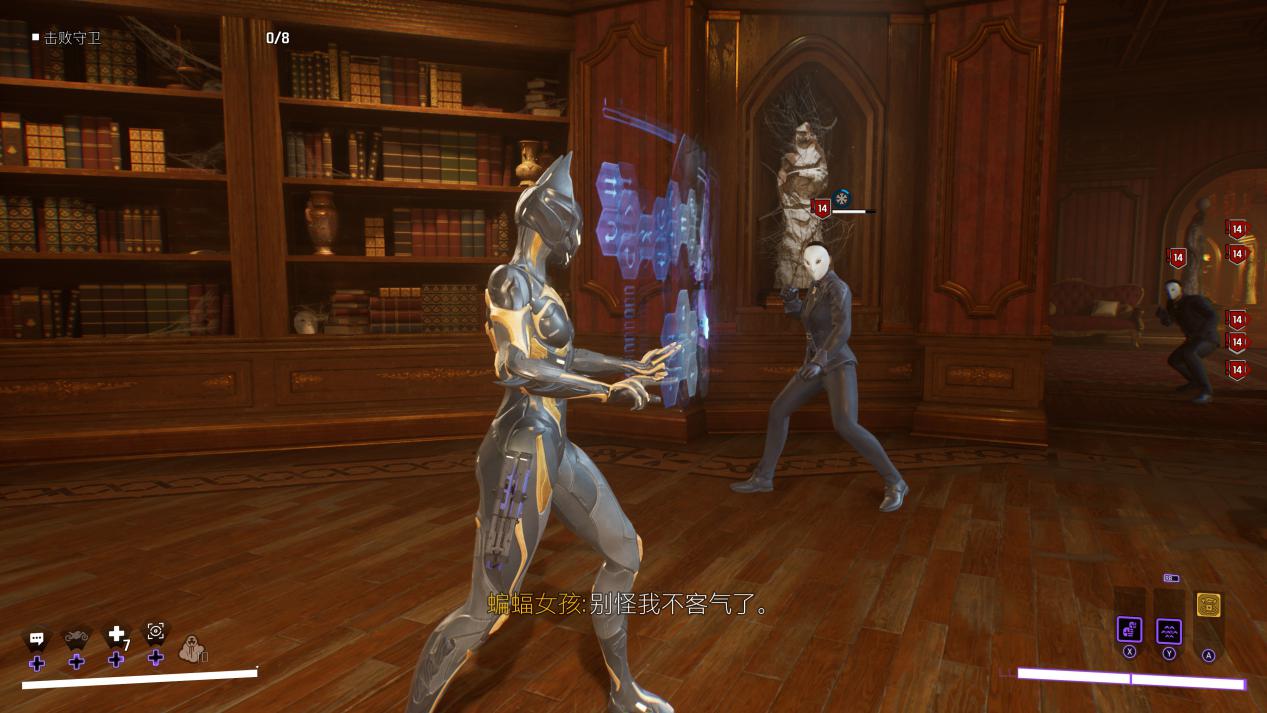Select the speech bubble emote icon
Image resolution: width=1267 pixels, height=713 pixels.
click(x=37, y=638)
